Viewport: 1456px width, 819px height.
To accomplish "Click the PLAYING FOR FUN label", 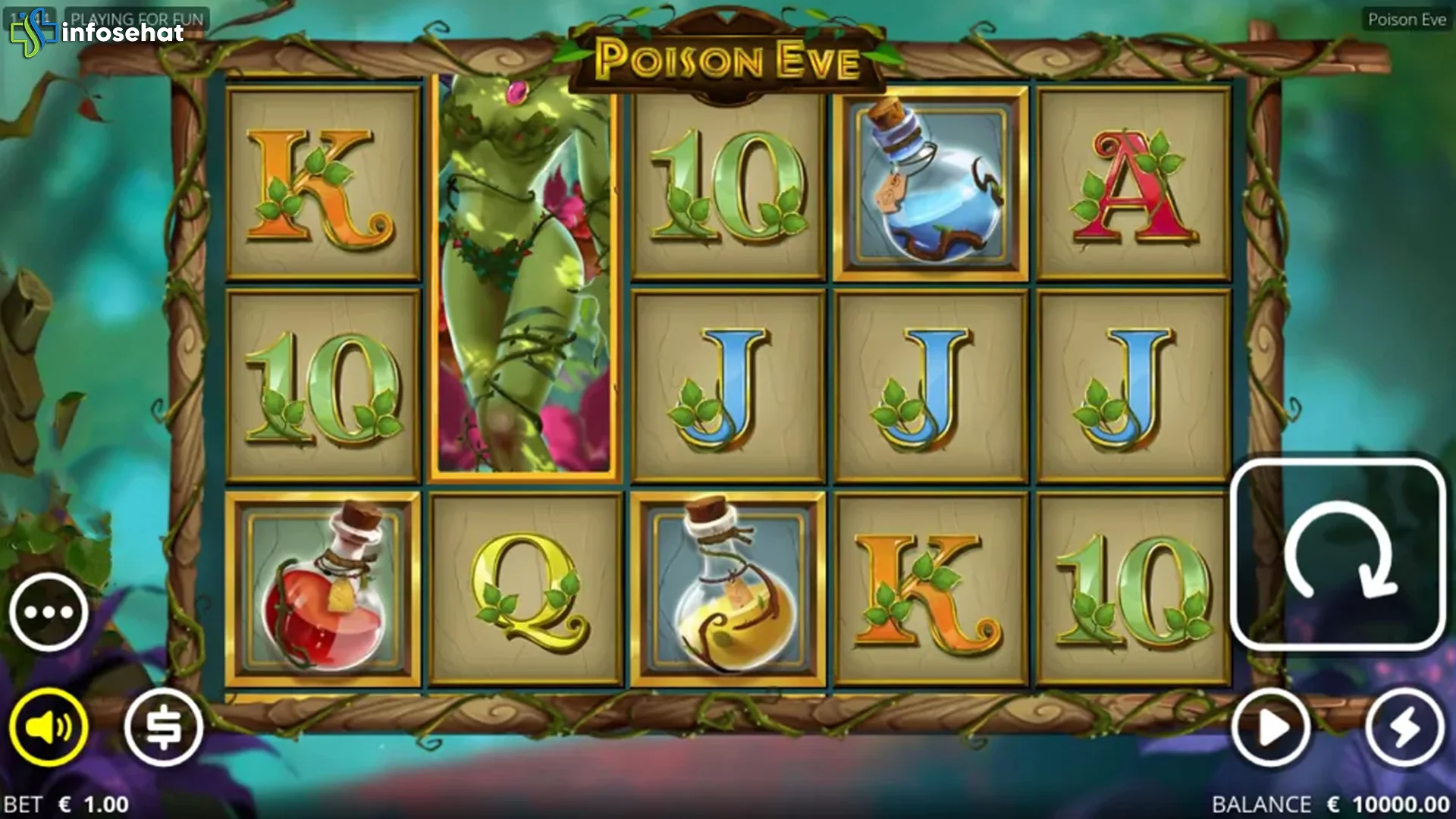I will pyautogui.click(x=136, y=17).
